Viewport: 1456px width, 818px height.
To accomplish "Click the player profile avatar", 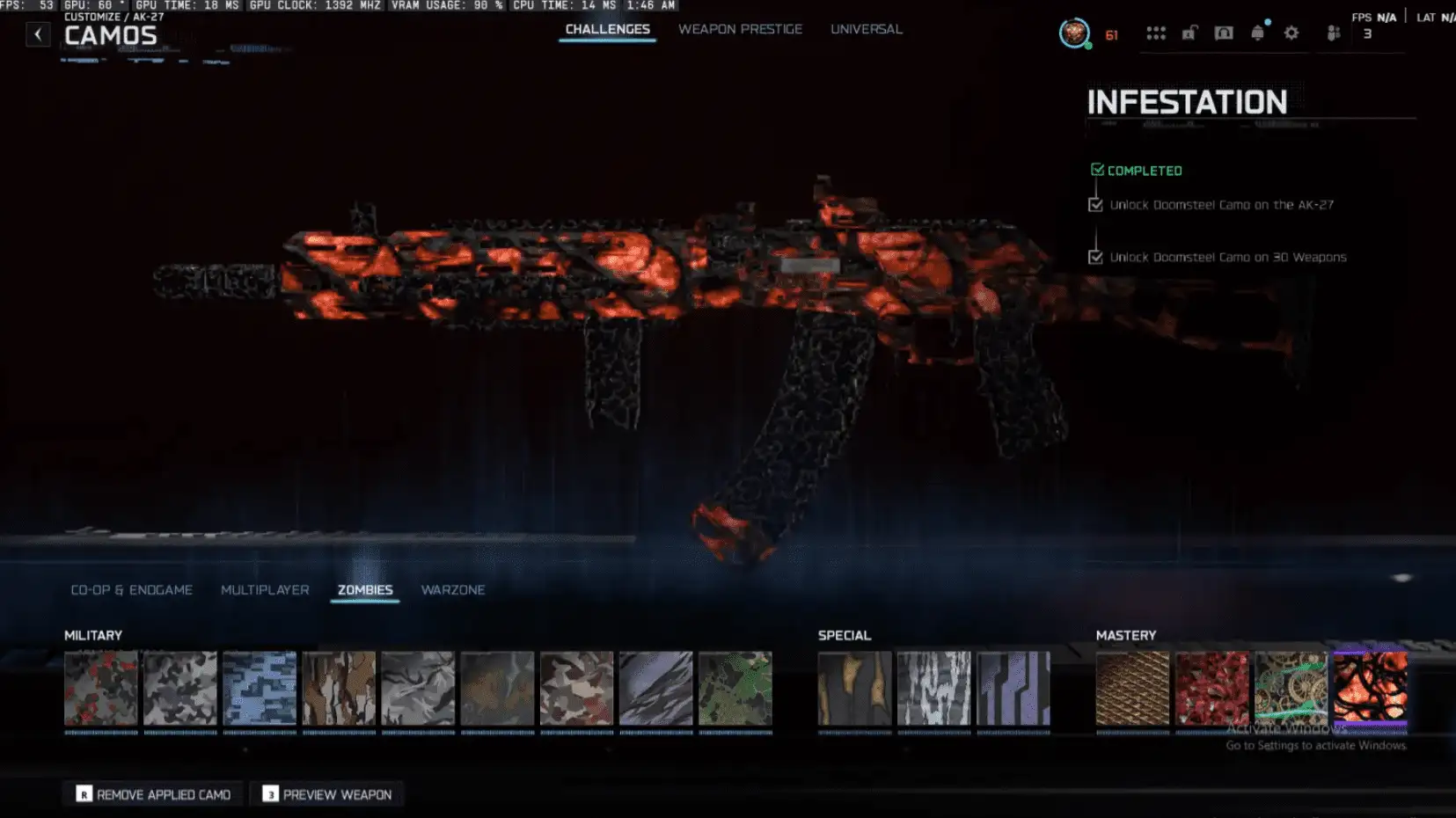I will coord(1073,33).
